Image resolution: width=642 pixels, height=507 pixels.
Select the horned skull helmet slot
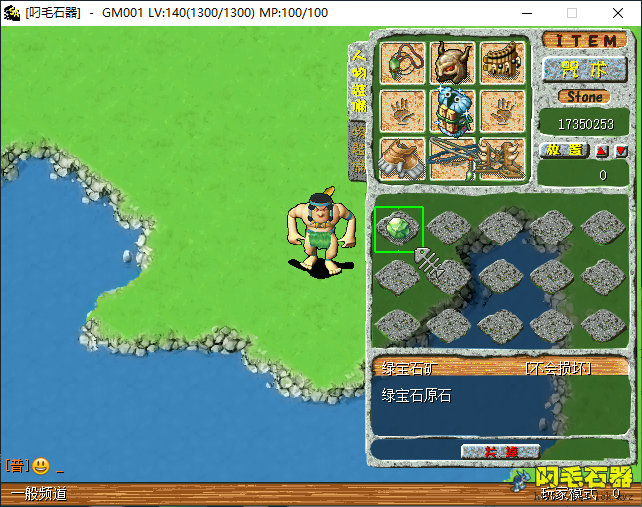pos(451,63)
